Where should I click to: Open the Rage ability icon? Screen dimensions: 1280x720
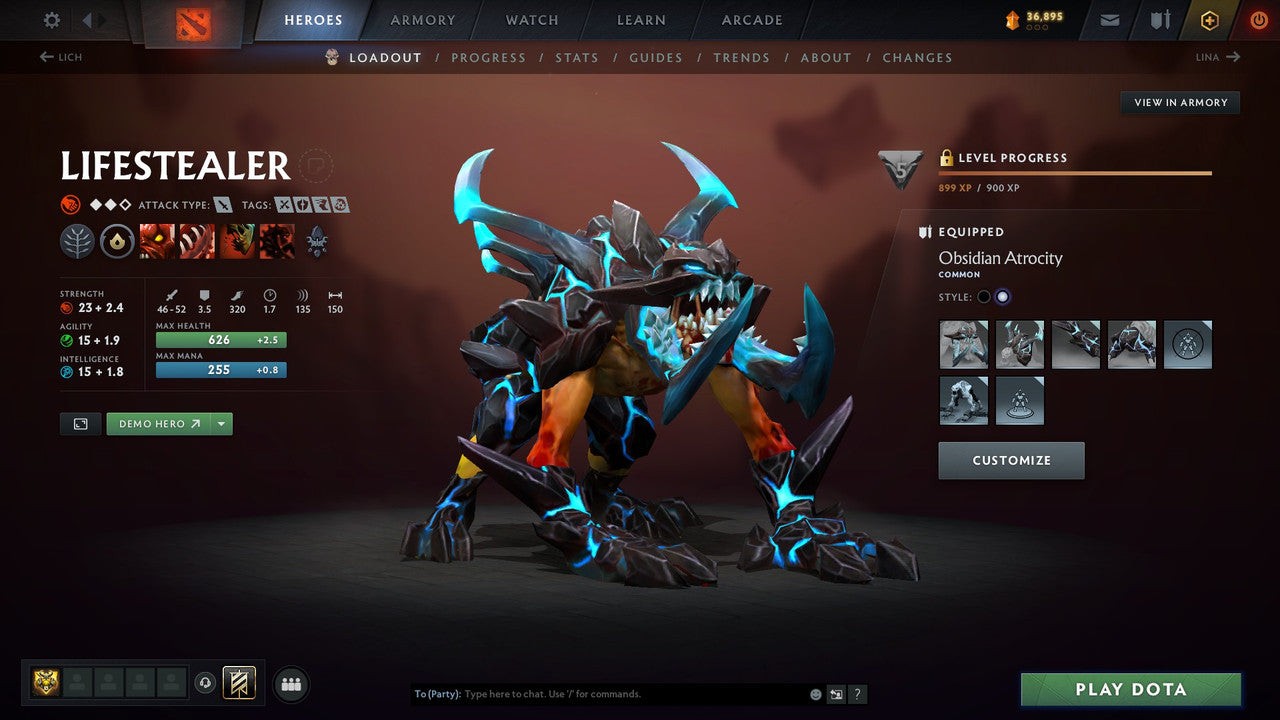point(157,240)
